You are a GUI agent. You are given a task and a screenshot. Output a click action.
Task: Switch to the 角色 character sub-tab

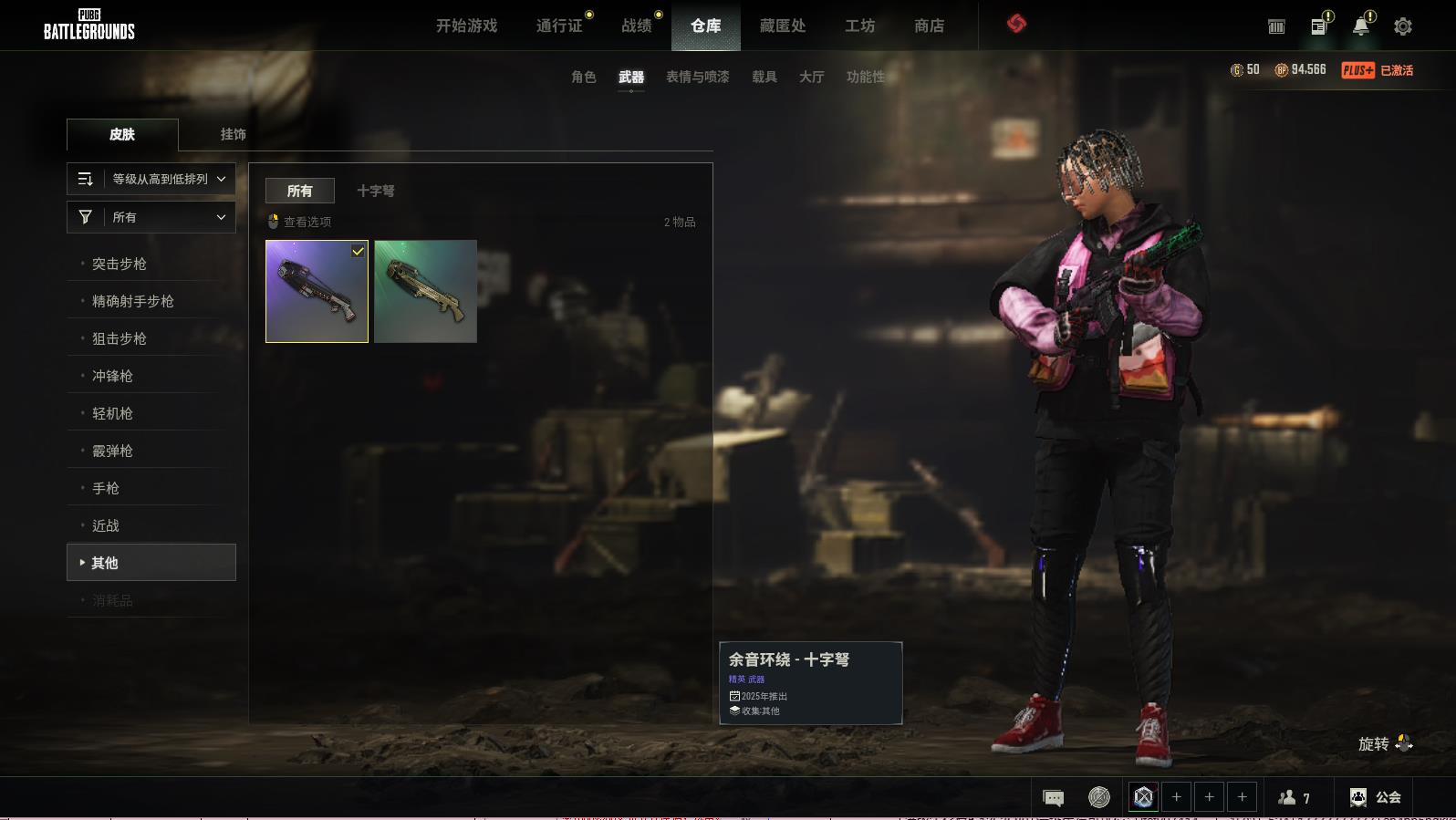click(584, 77)
